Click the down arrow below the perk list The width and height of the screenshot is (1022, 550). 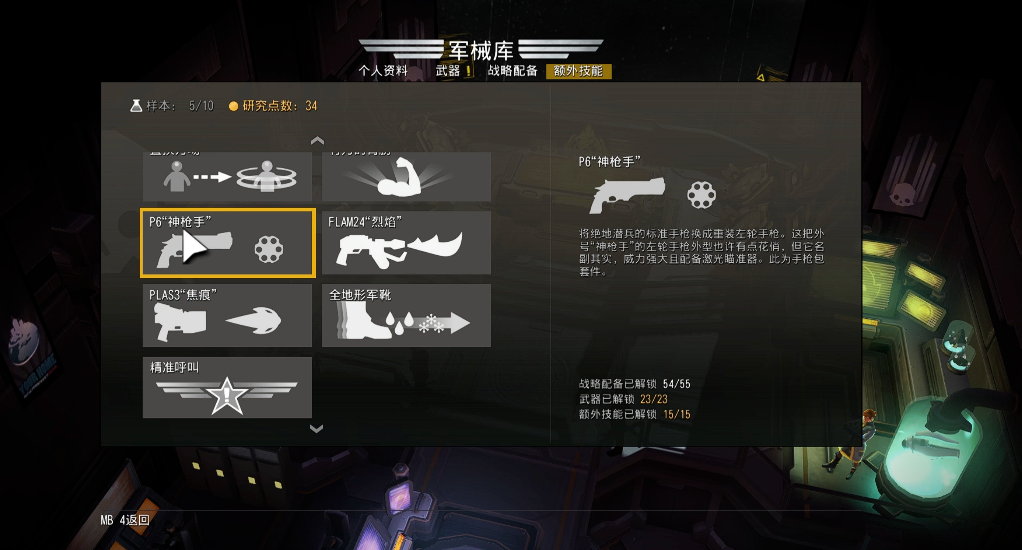[317, 429]
